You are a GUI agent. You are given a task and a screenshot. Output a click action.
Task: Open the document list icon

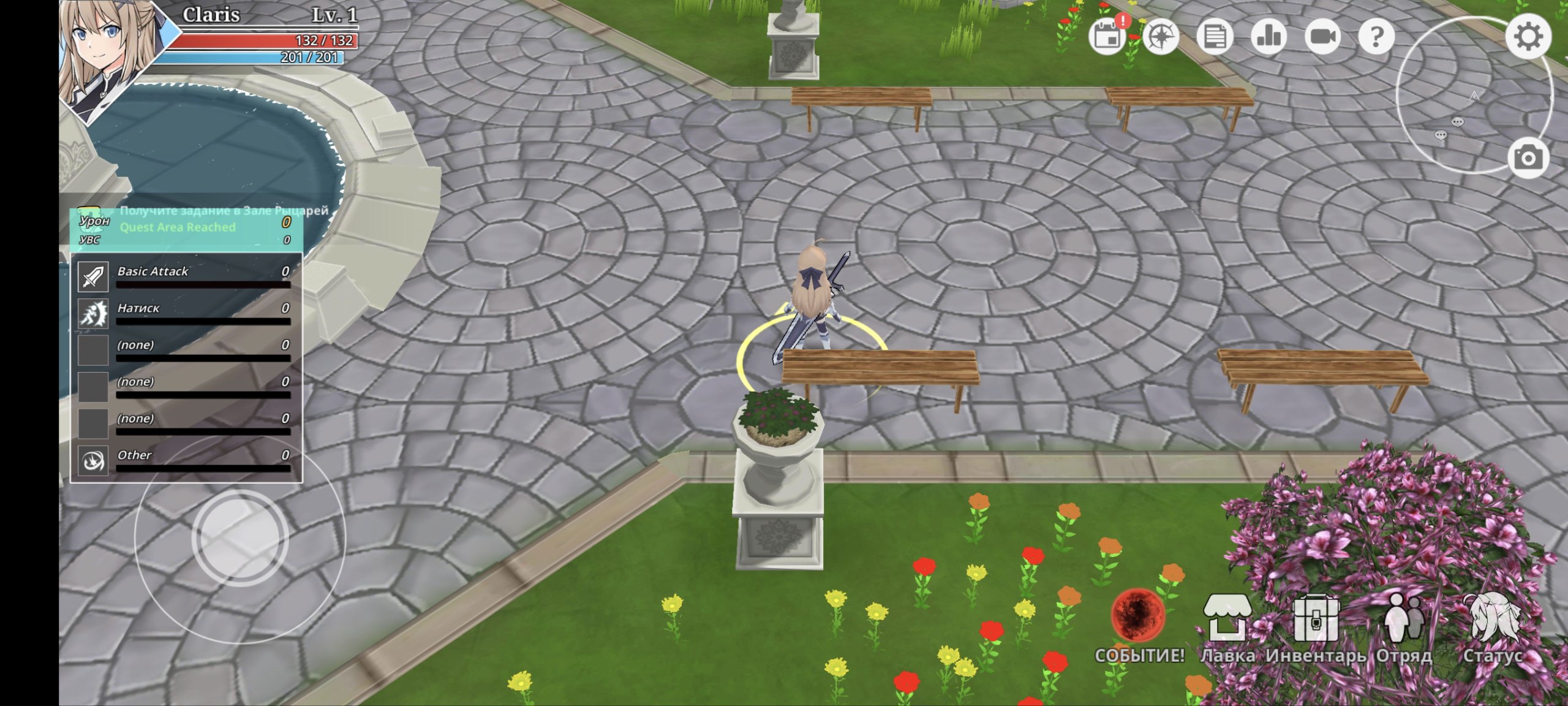point(1215,37)
